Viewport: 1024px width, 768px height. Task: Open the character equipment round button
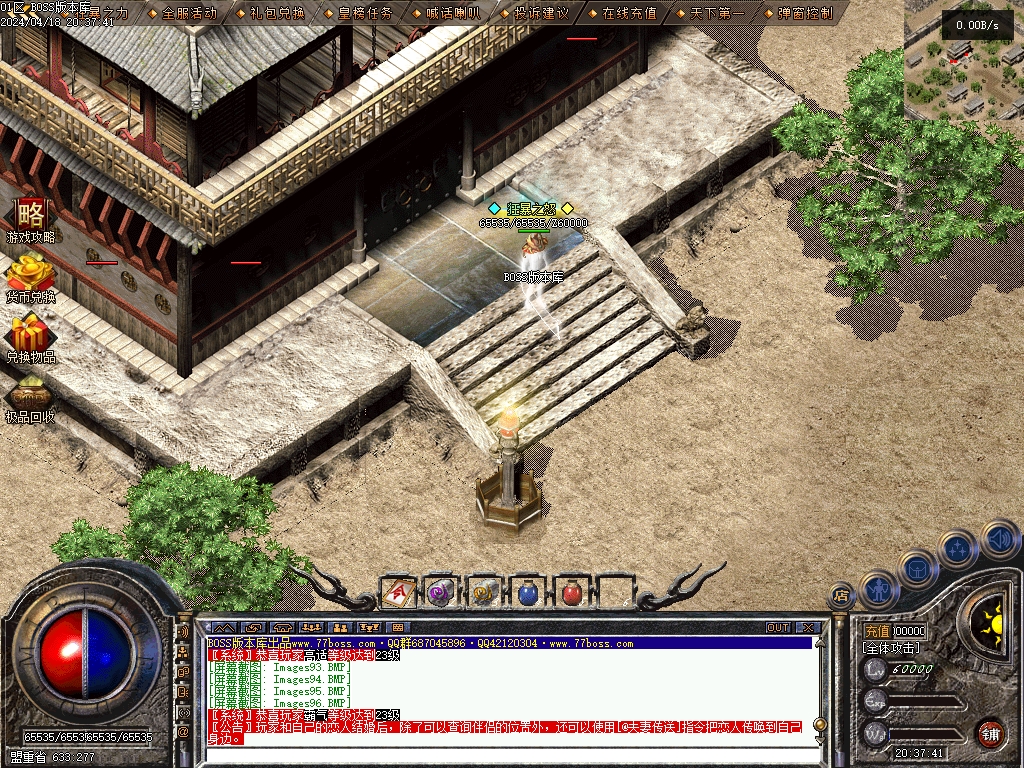point(878,590)
